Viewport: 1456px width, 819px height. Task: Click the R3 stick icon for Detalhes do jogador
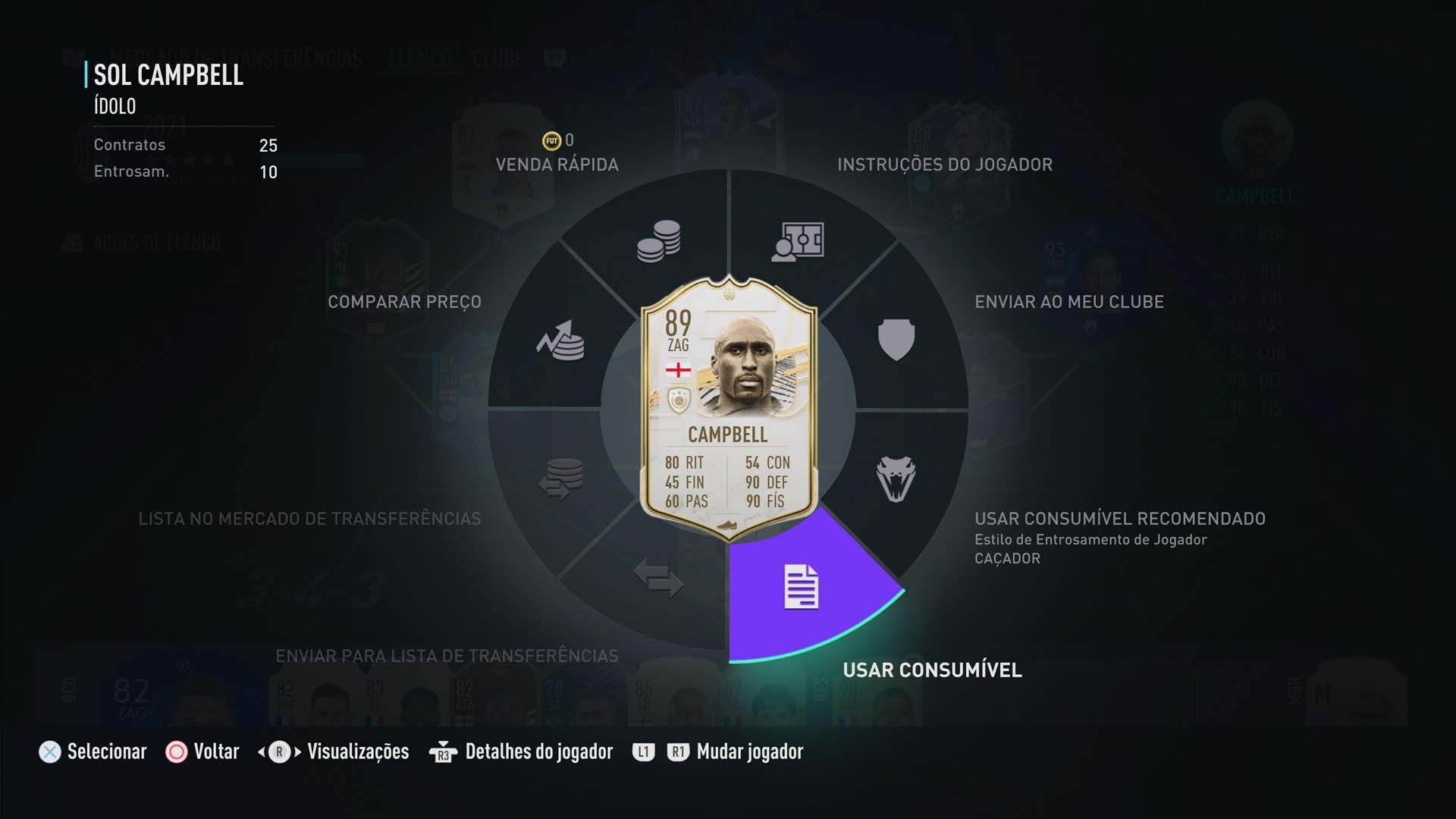click(444, 752)
